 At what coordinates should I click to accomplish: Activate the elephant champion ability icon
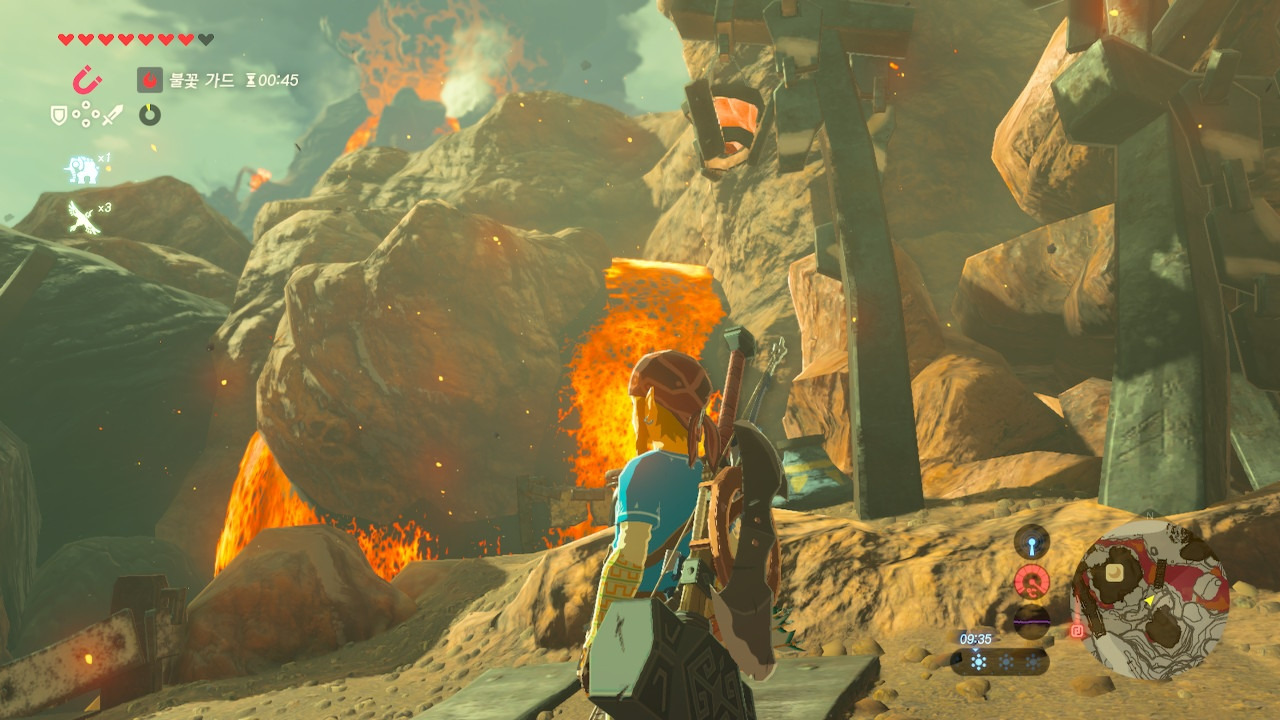(81, 169)
